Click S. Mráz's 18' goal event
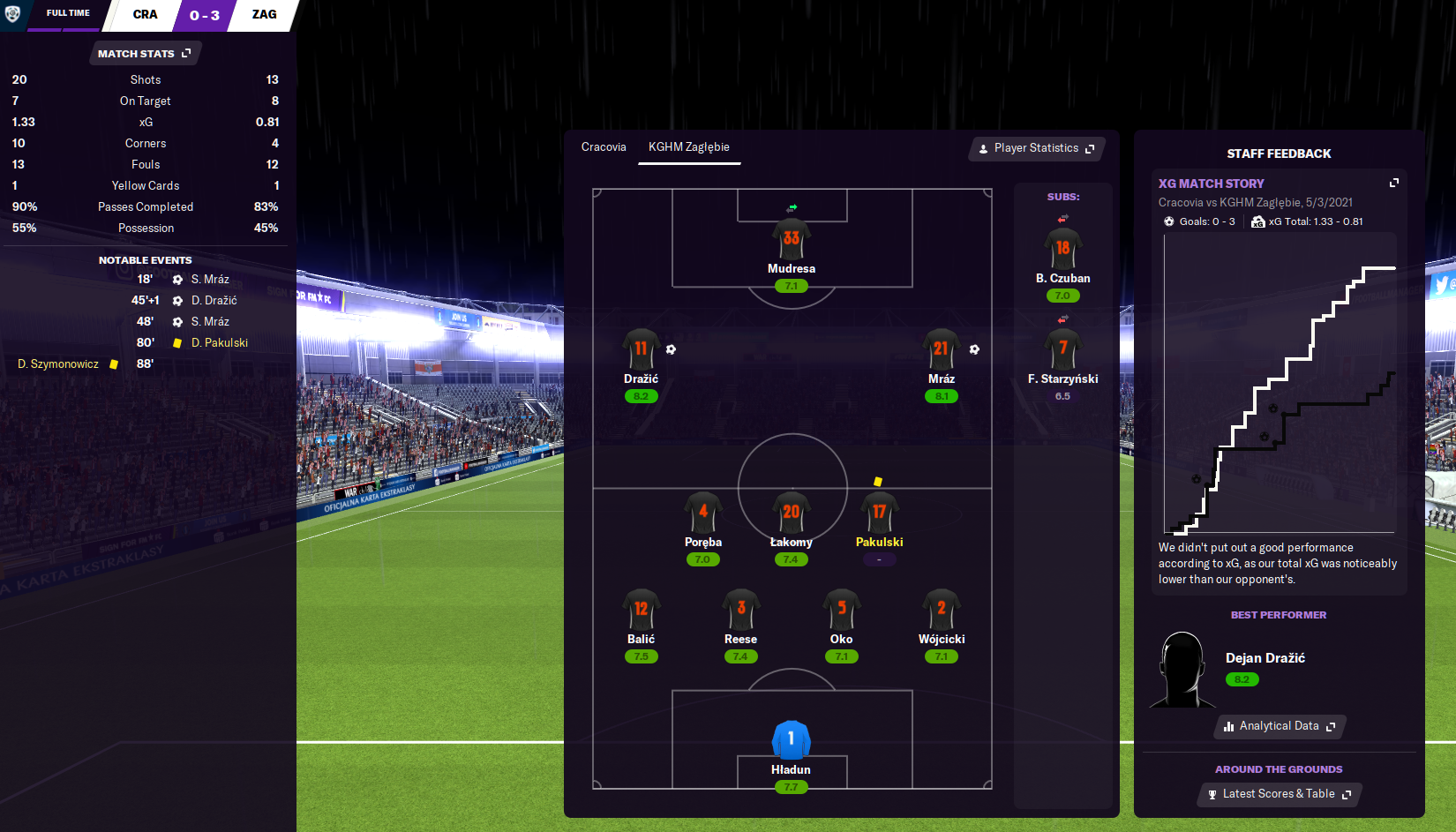 click(x=210, y=280)
